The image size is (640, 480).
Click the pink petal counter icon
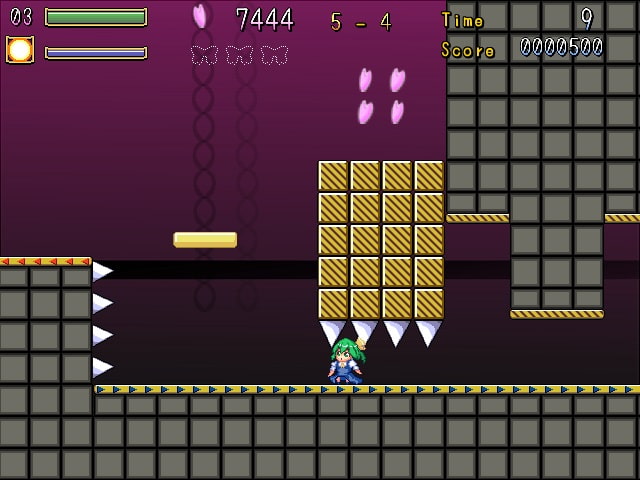[x=200, y=16]
